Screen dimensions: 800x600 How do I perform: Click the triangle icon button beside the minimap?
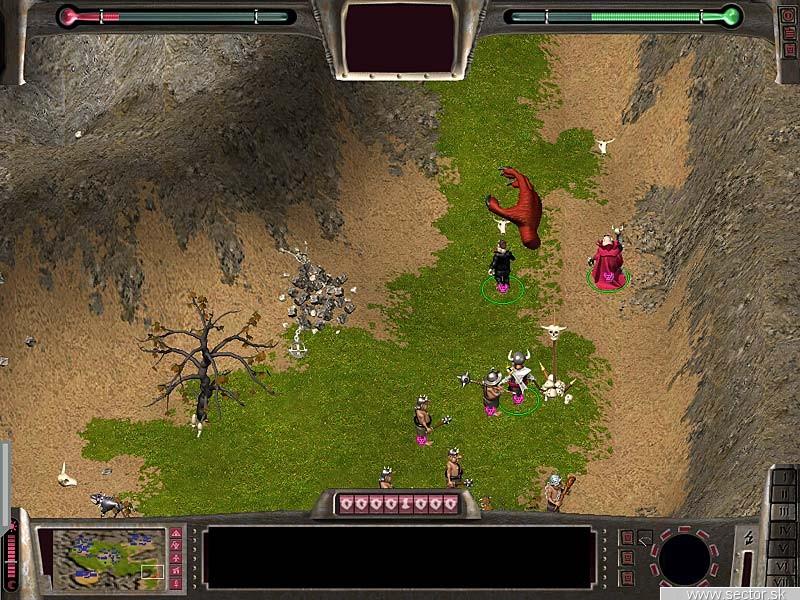click(x=176, y=535)
